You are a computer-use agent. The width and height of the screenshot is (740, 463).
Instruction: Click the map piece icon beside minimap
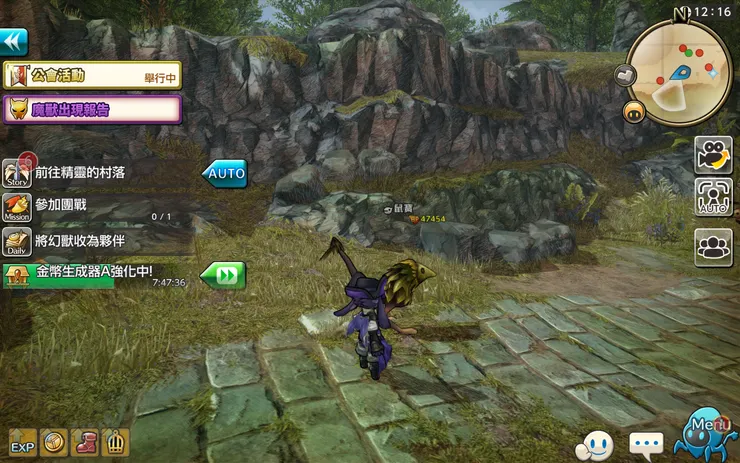626,75
